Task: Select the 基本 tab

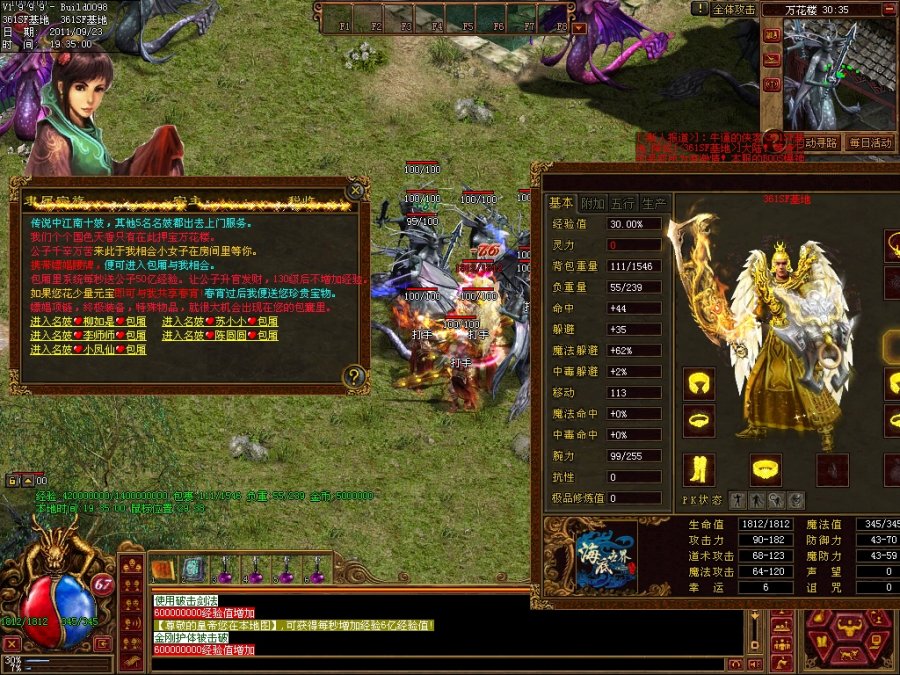Action: [562, 204]
